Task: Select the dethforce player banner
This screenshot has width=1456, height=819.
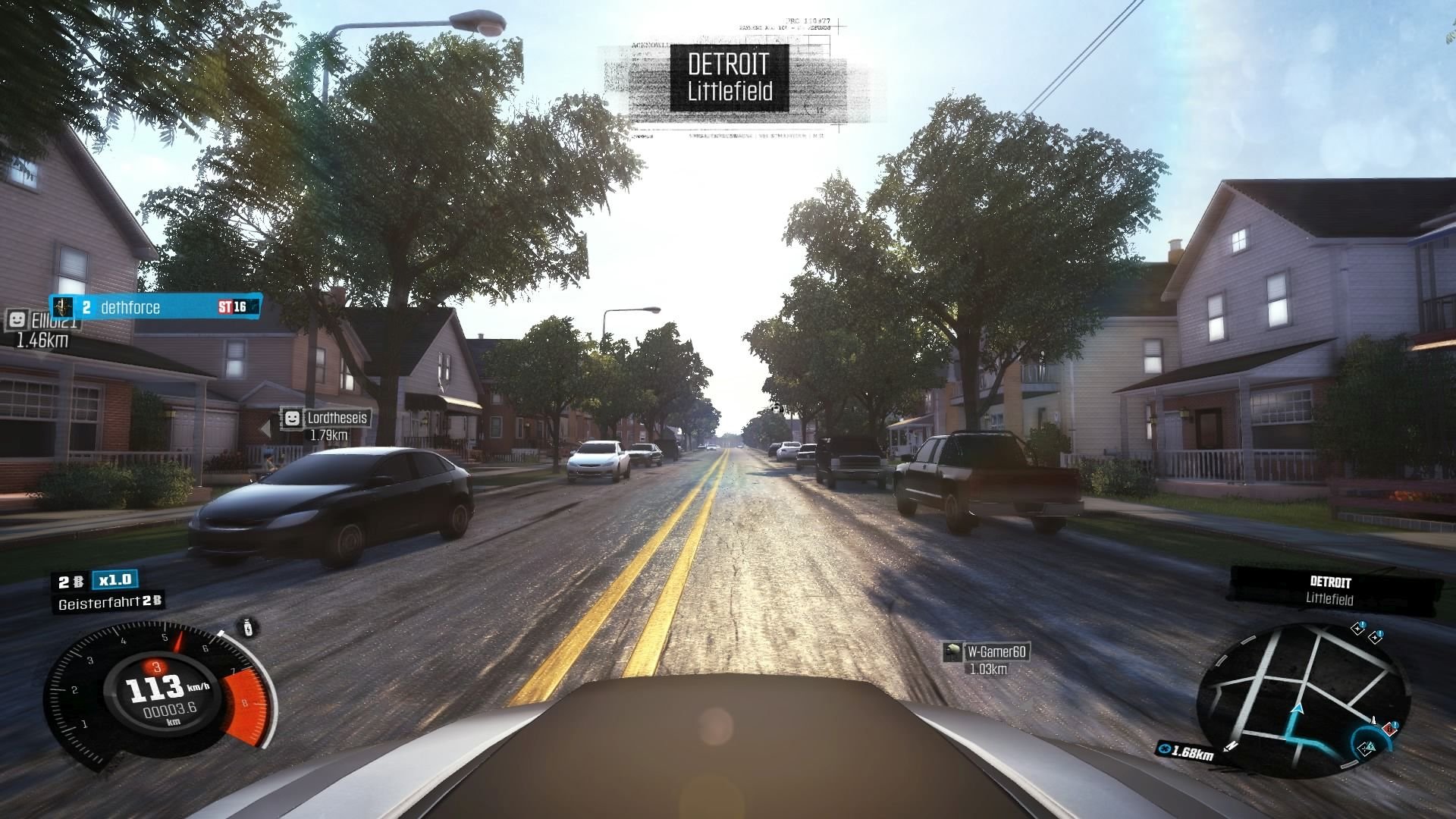Action: click(155, 306)
